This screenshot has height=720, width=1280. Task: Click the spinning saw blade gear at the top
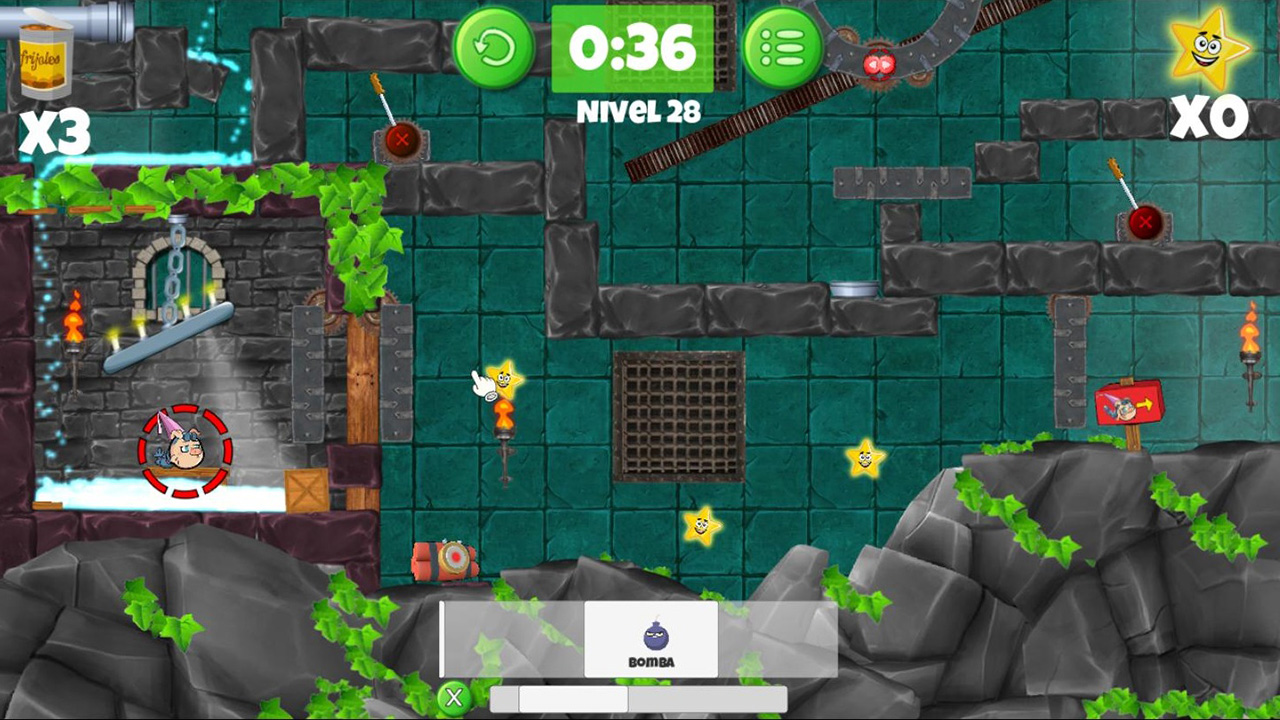[x=877, y=62]
